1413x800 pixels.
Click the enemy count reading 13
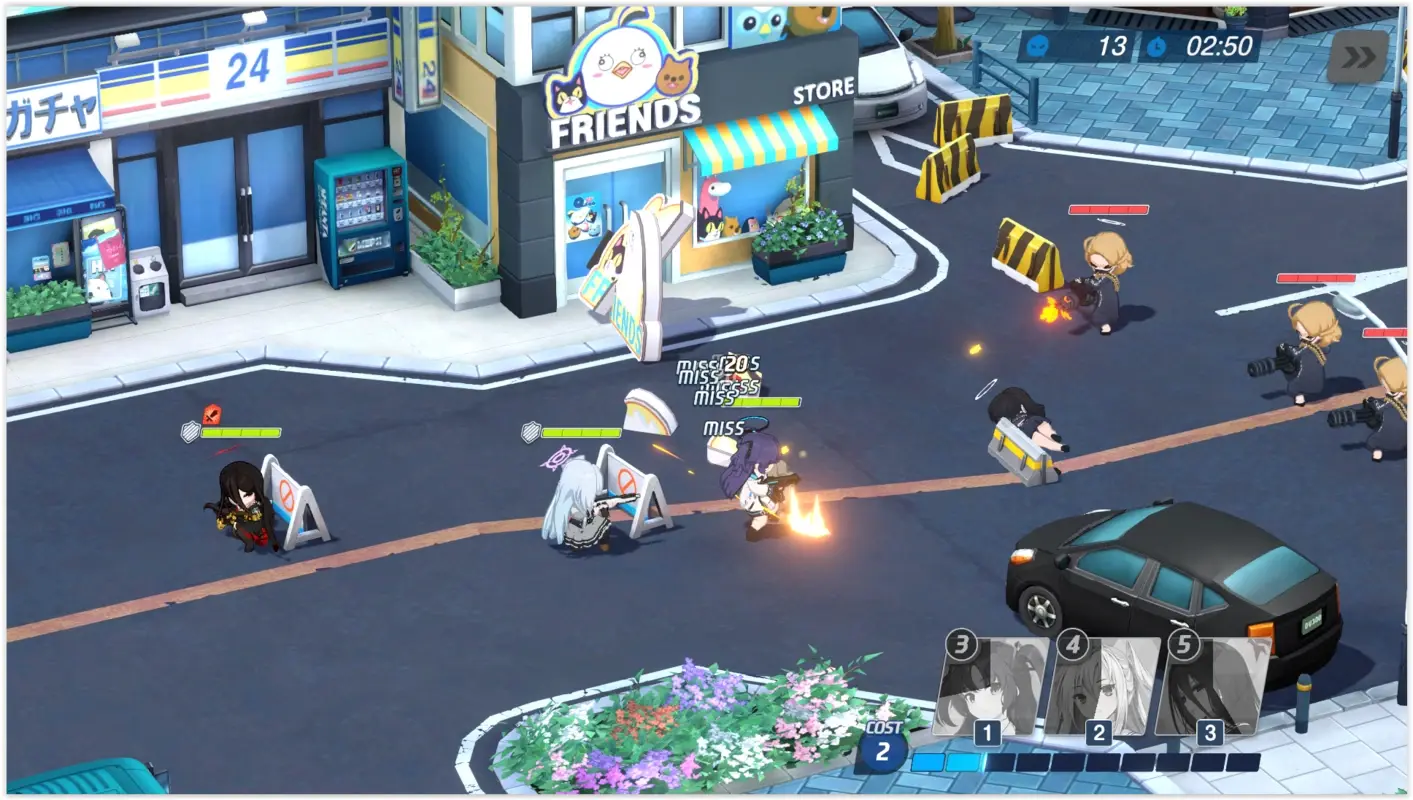point(1112,46)
